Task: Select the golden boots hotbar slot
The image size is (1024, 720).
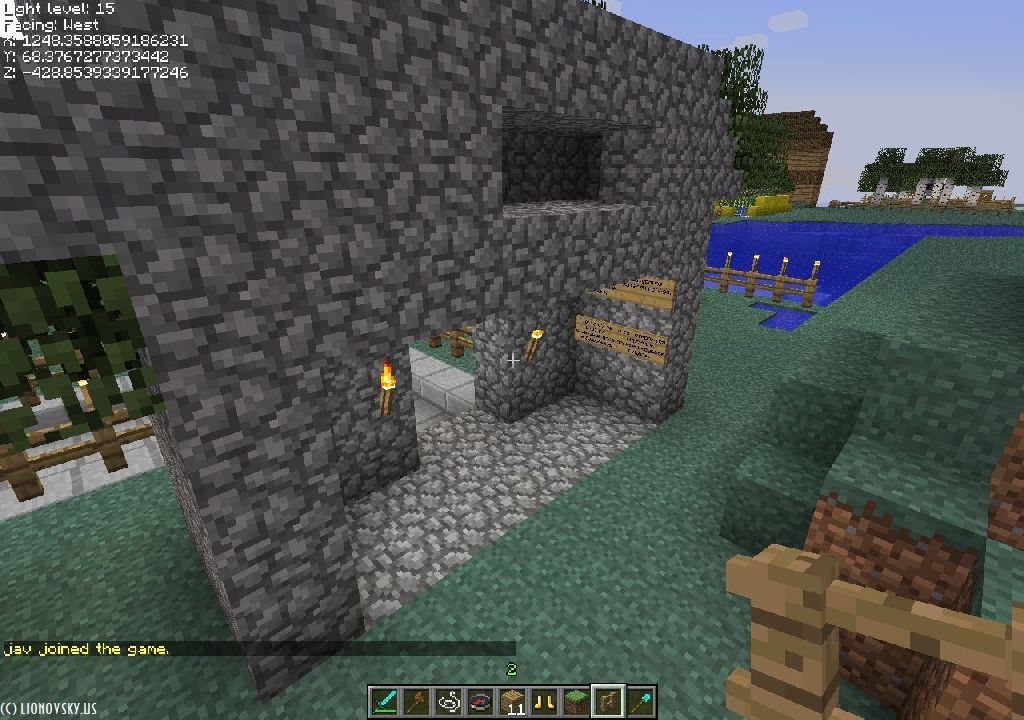Action: pyautogui.click(x=544, y=702)
